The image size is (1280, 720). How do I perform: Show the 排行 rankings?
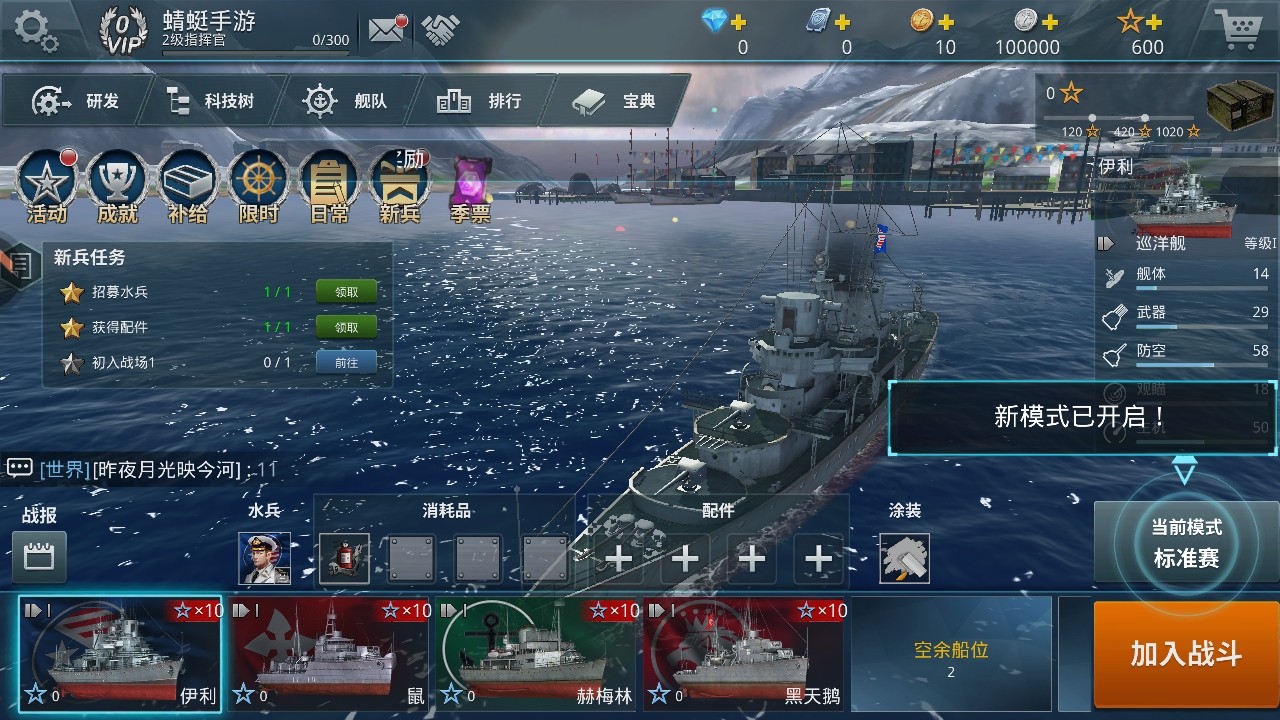480,101
